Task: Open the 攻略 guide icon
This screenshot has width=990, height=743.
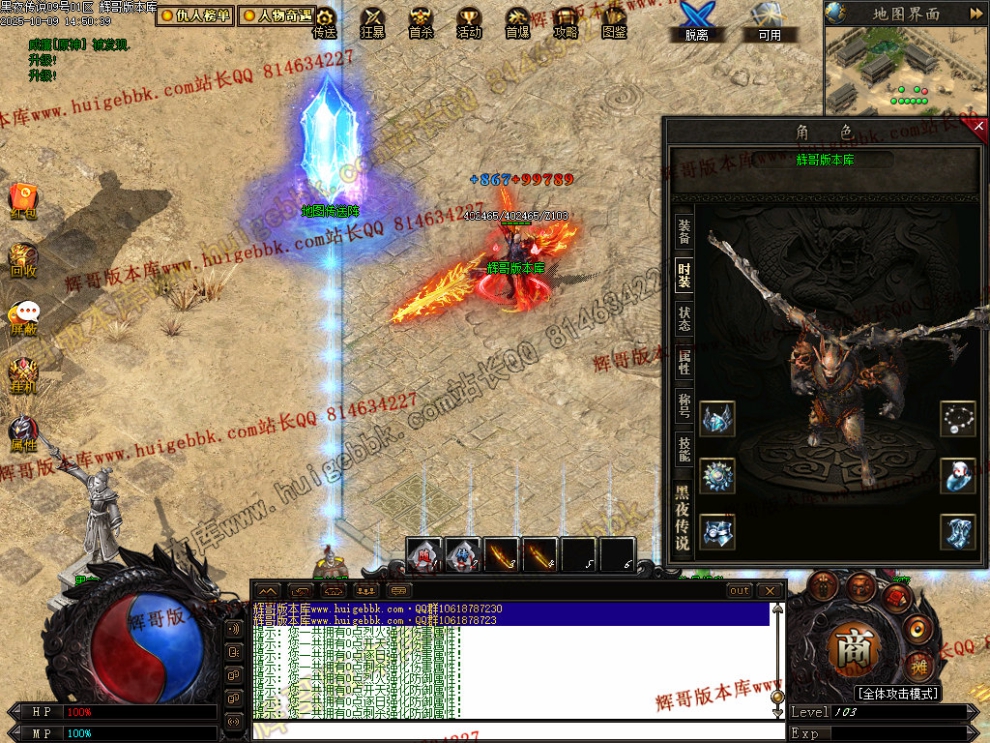Action: (x=566, y=21)
